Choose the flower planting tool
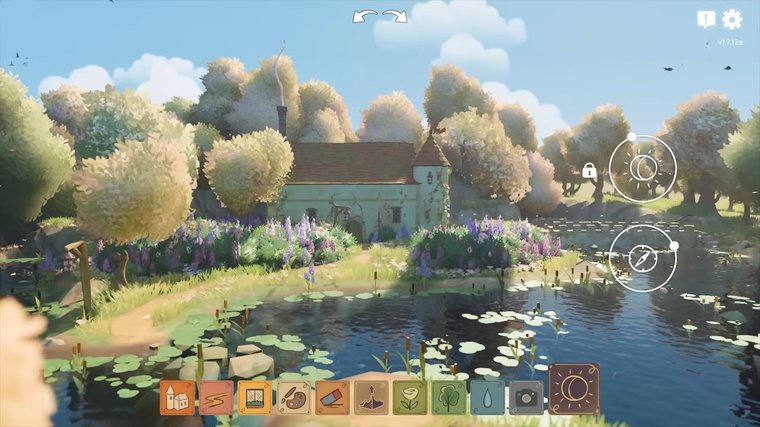The height and width of the screenshot is (427, 760). pos(410,397)
